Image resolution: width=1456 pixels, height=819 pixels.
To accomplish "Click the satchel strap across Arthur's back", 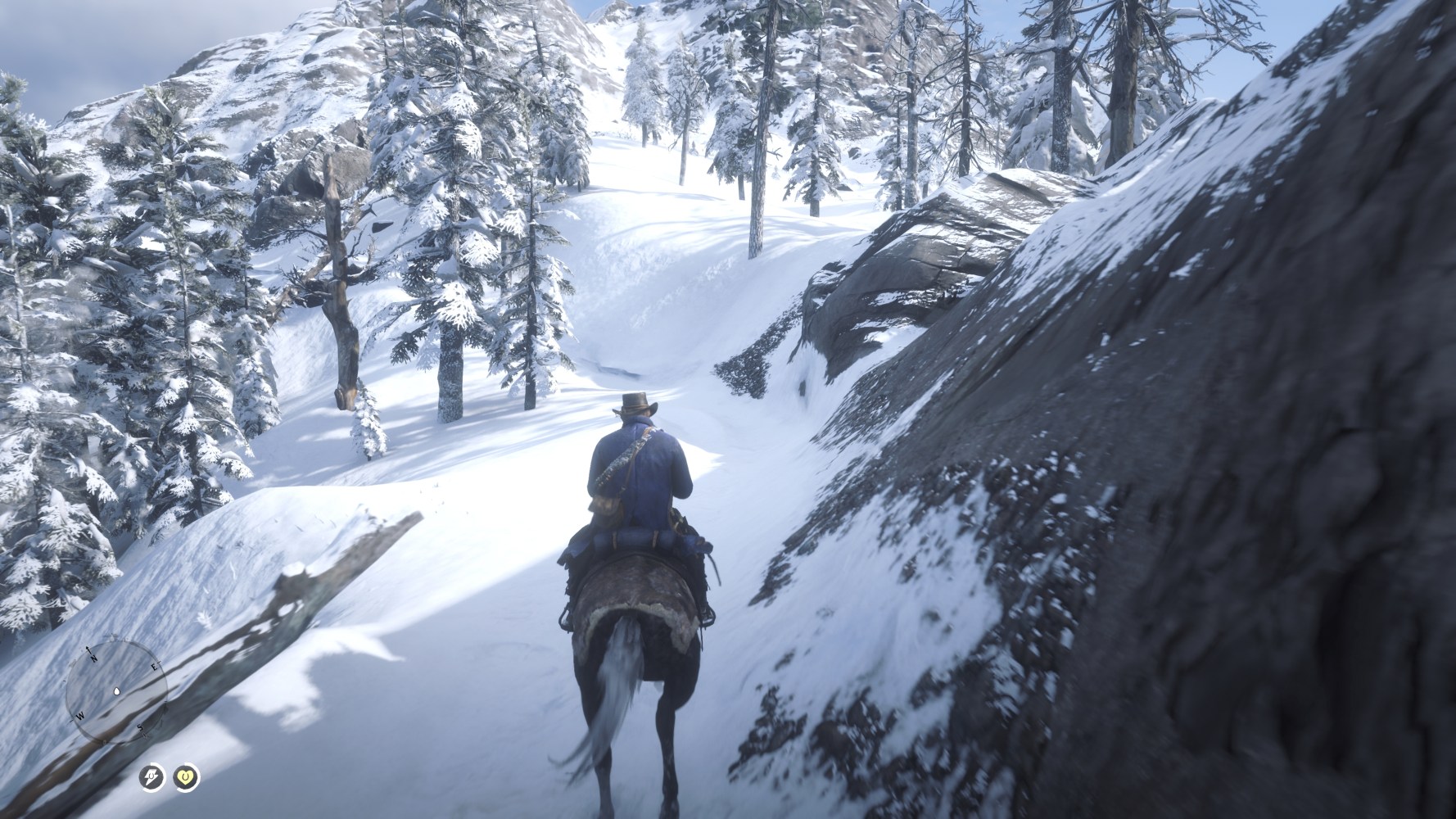I will tap(623, 460).
